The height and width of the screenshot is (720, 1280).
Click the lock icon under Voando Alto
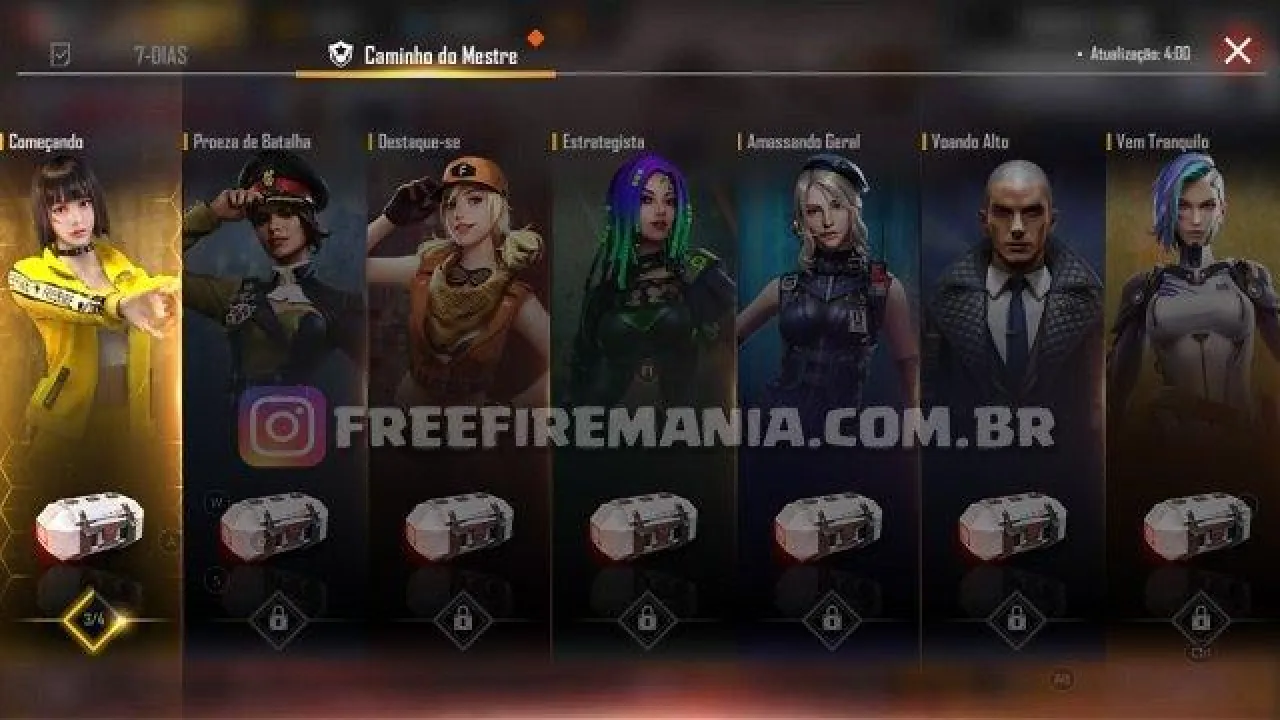pos(1018,620)
